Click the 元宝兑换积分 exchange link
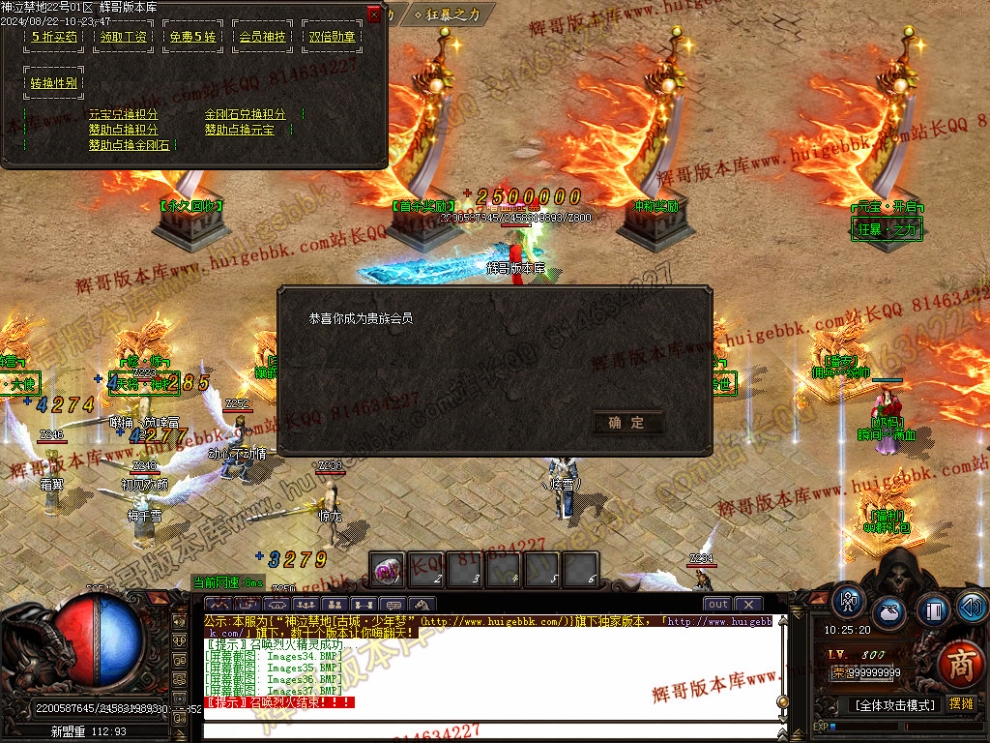The height and width of the screenshot is (743, 990). pyautogui.click(x=123, y=115)
